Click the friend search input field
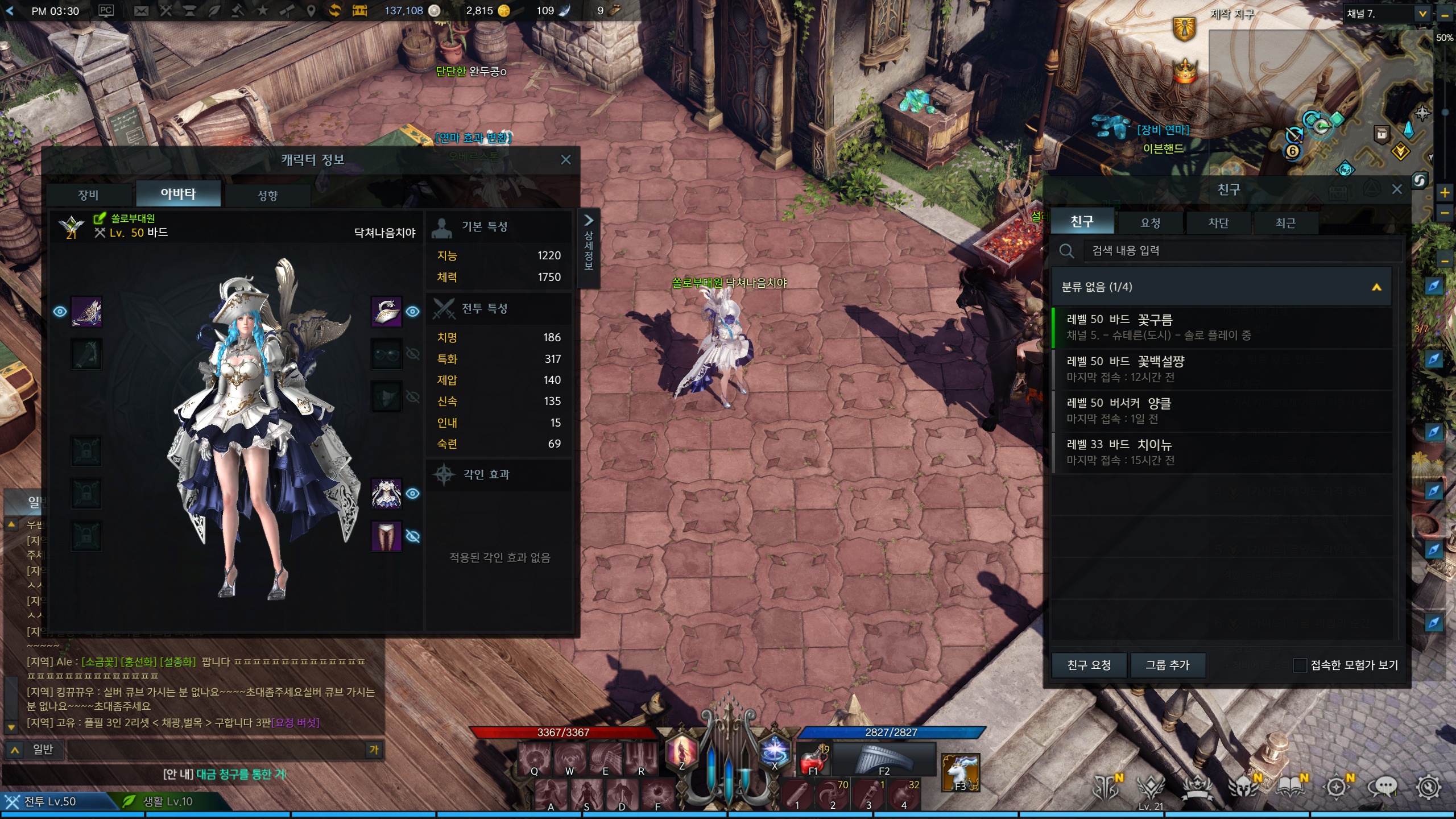The height and width of the screenshot is (819, 1456). point(1240,251)
